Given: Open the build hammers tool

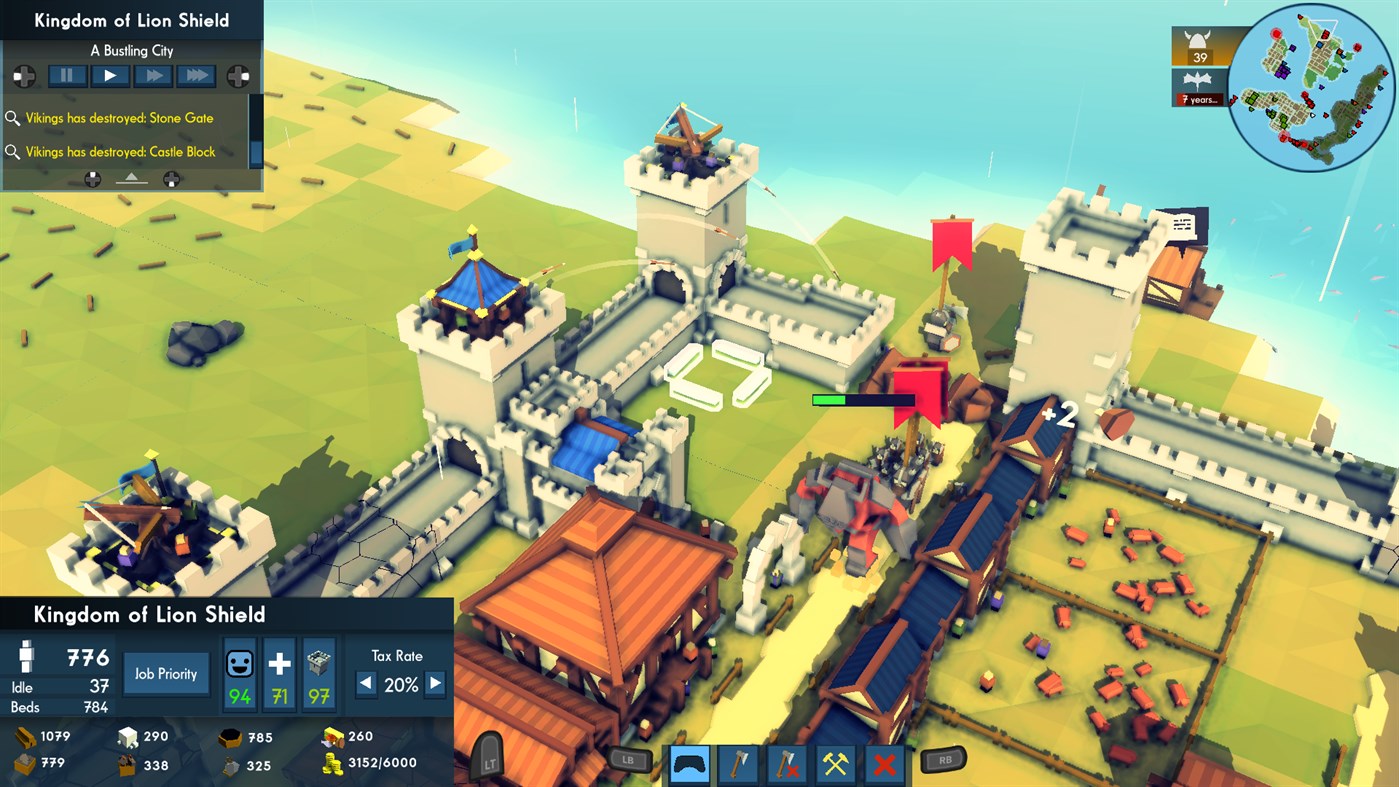Looking at the screenshot, I should click(x=835, y=763).
